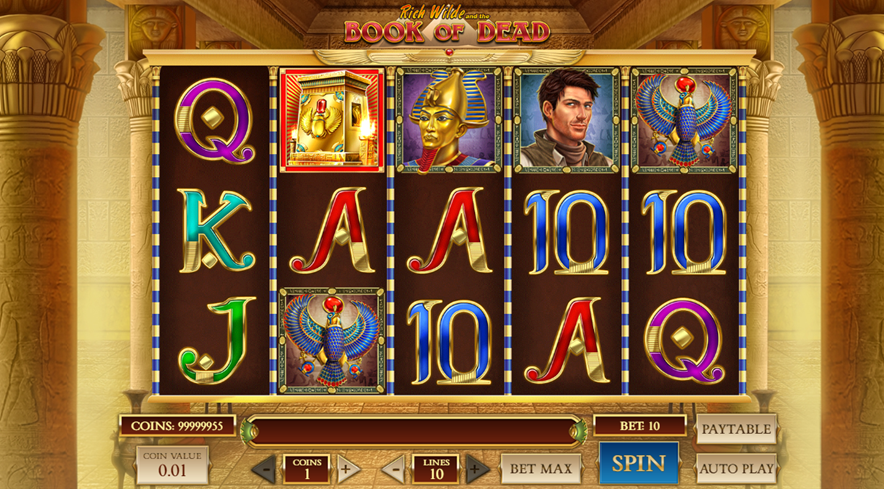Start Auto Play

pyautogui.click(x=736, y=468)
